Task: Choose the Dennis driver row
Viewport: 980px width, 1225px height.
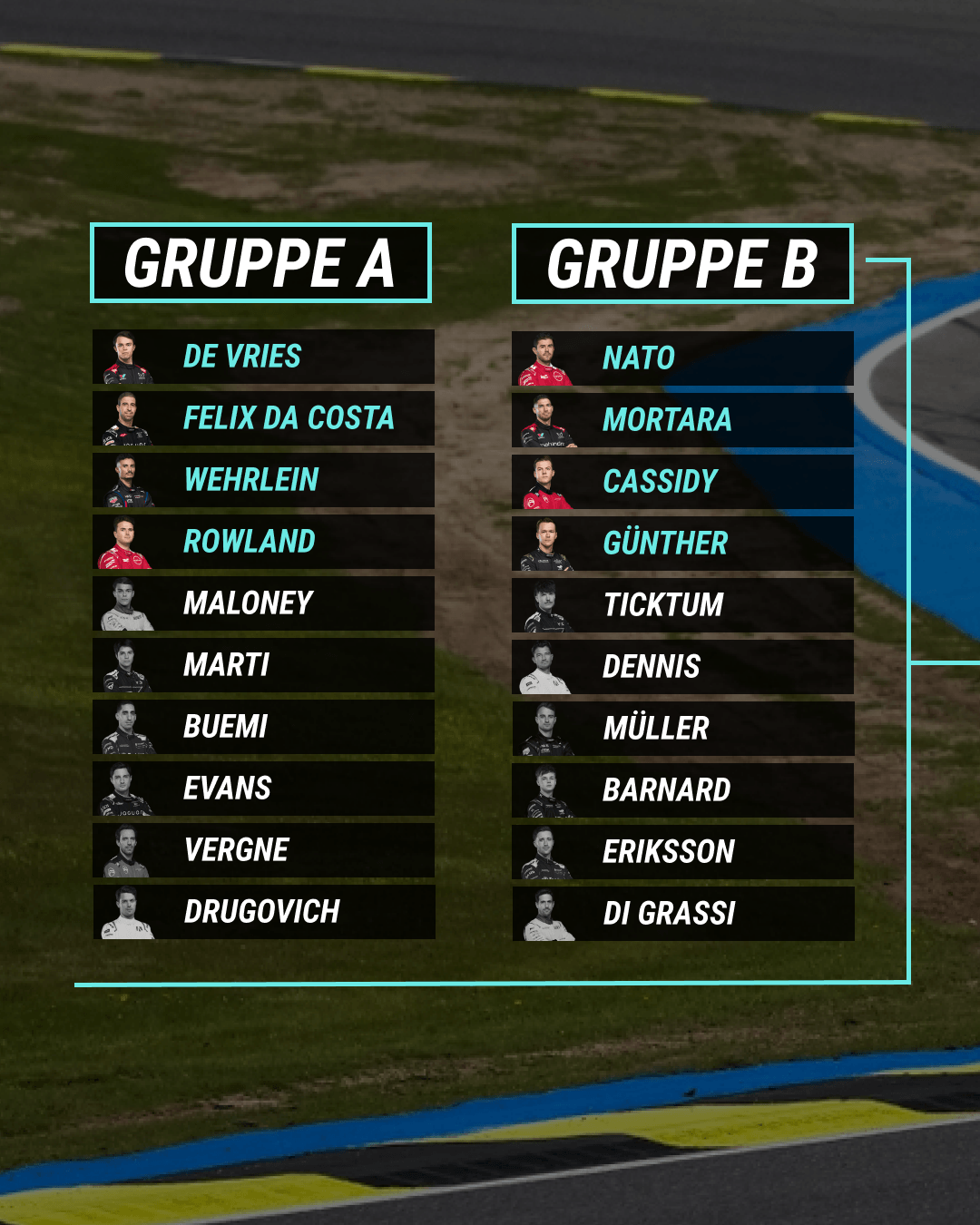Action: pos(682,667)
